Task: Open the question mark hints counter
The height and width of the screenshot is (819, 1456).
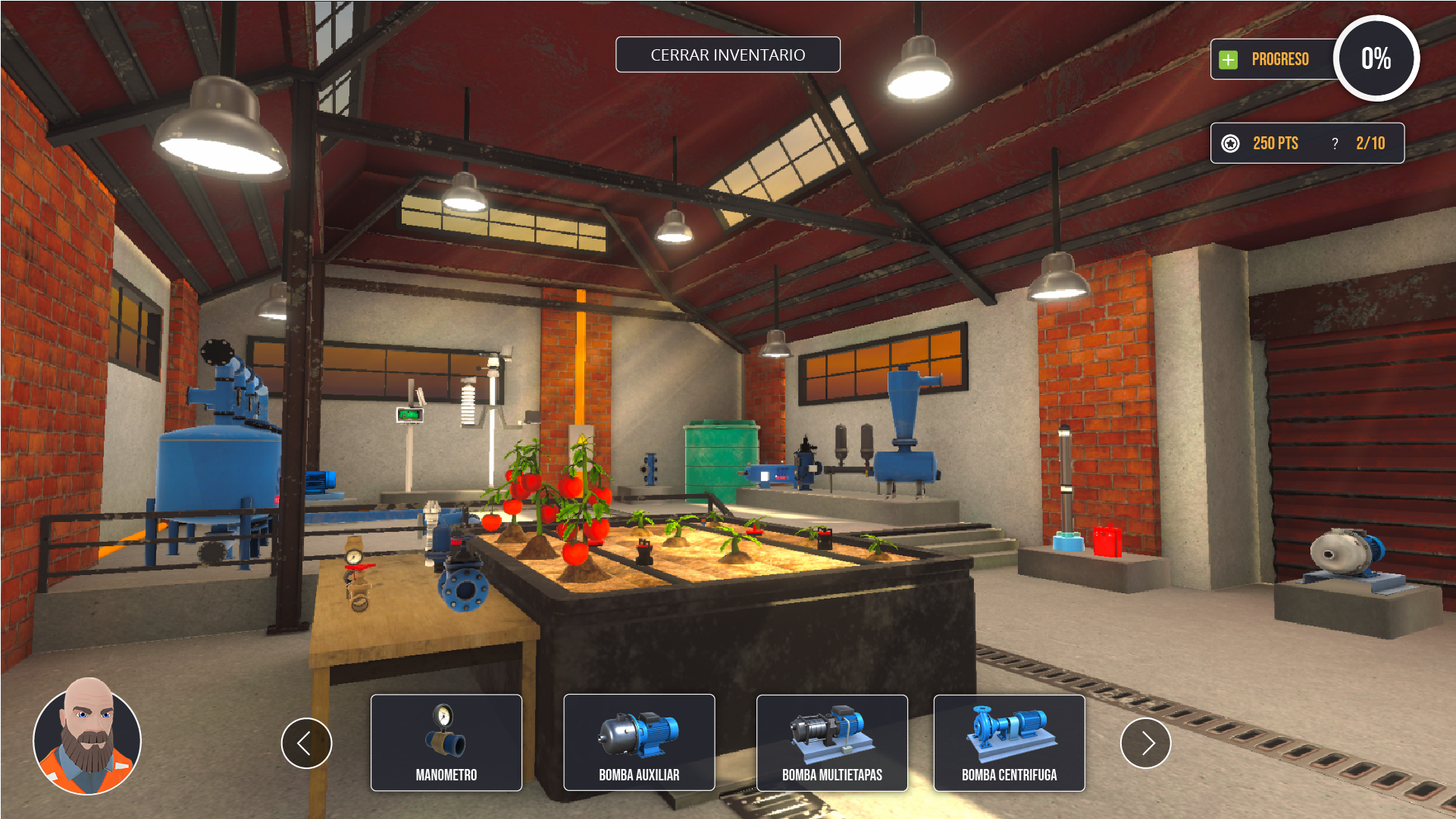Action: pos(1335,143)
